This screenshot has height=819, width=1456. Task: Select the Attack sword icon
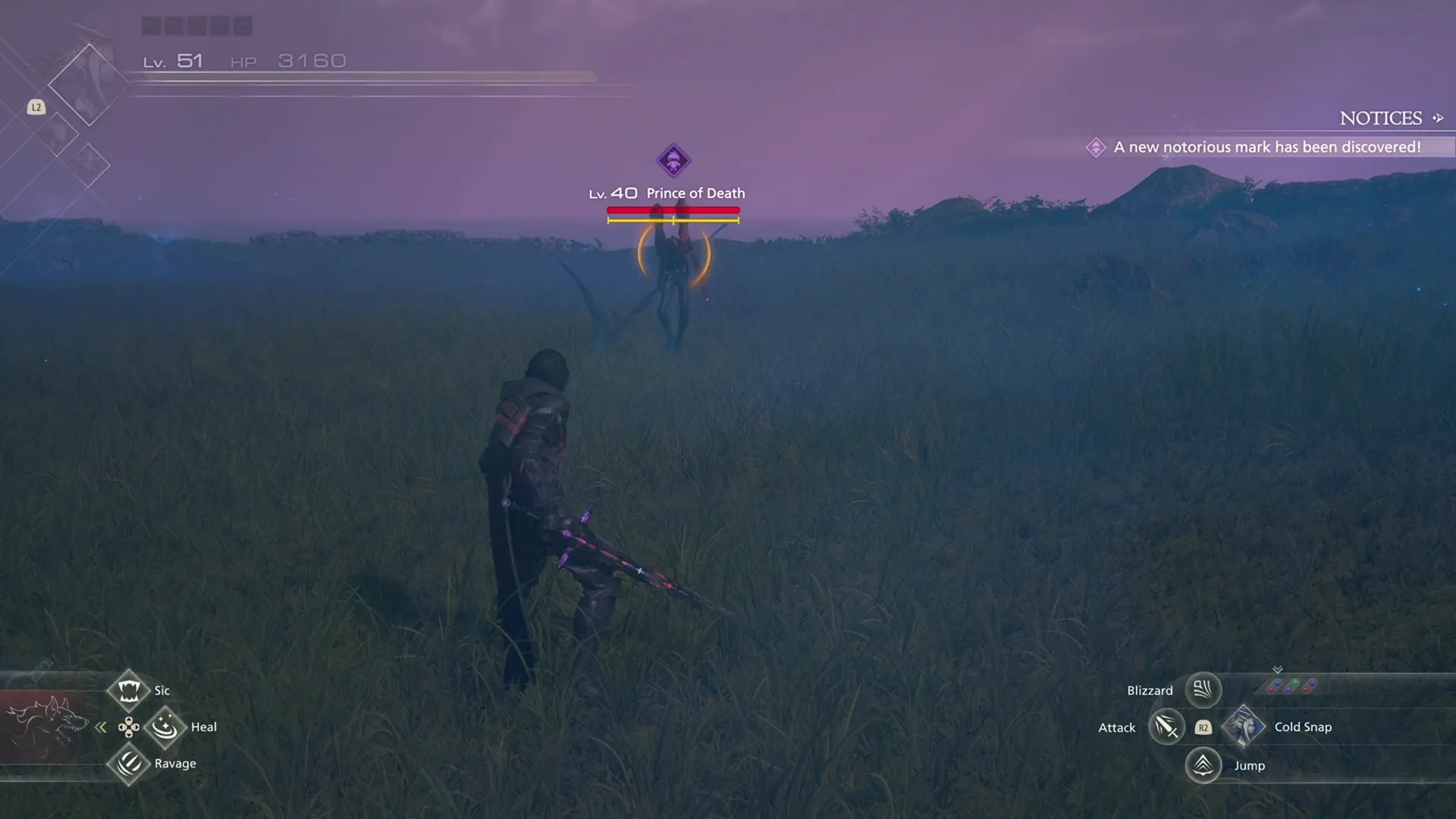tap(1166, 726)
